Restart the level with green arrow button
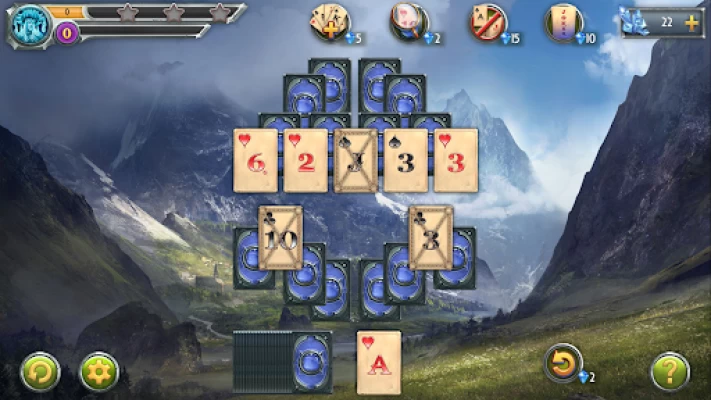This screenshot has height=400, width=711. point(40,371)
